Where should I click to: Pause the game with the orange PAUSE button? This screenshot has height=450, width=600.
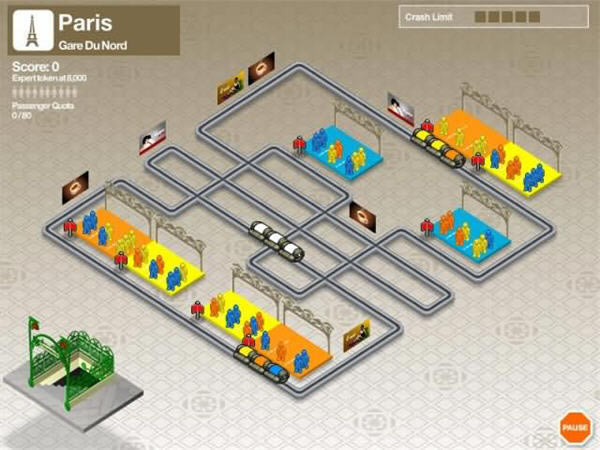pyautogui.click(x=574, y=427)
